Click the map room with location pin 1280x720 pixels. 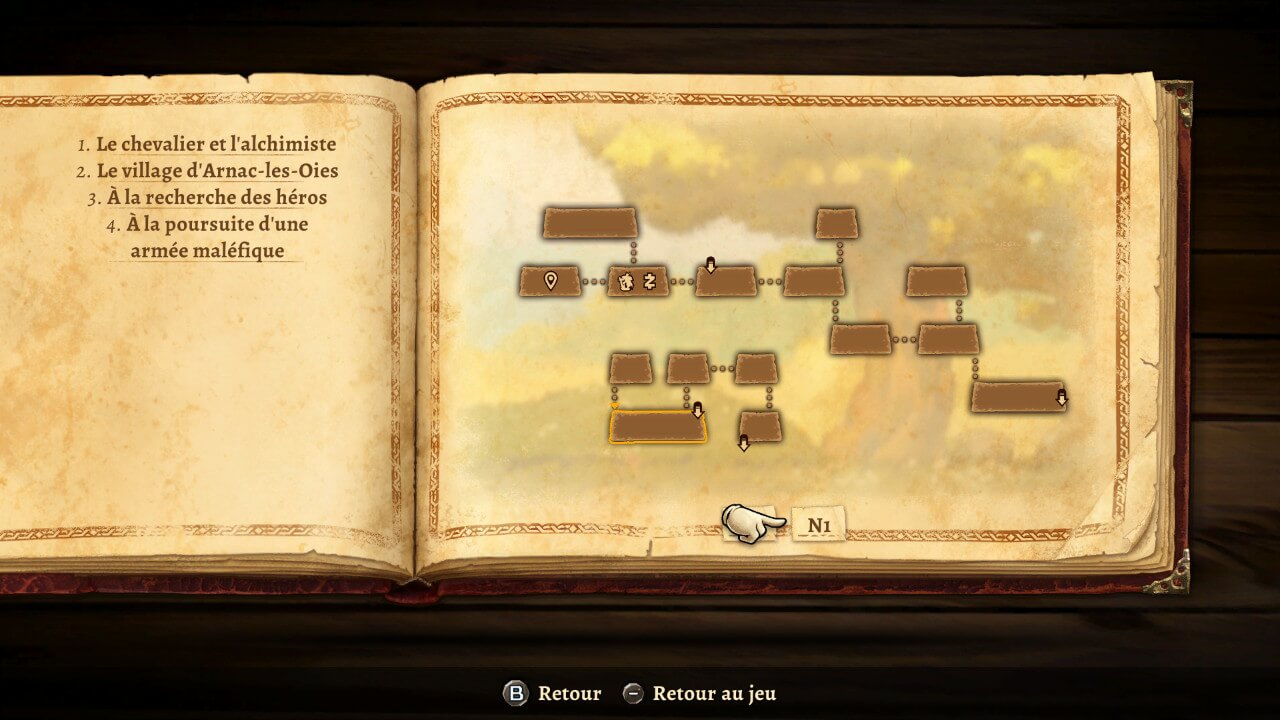550,281
